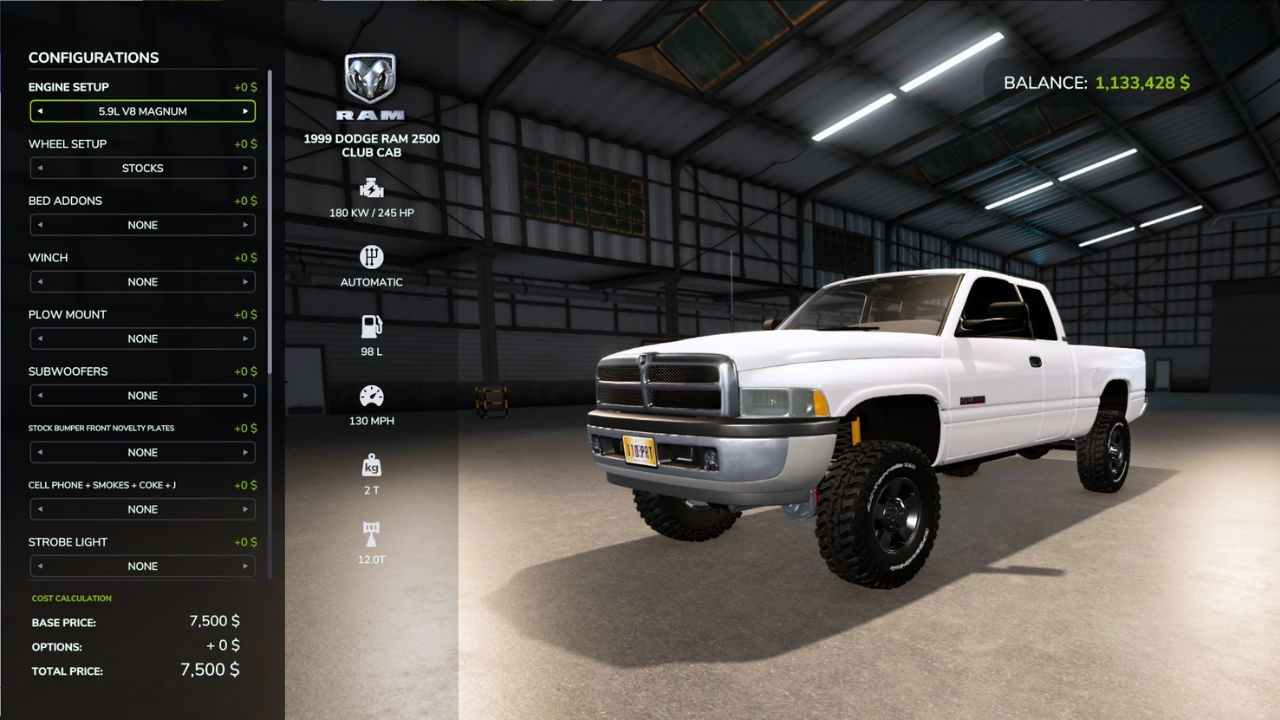Open the next Engine Setup option with right arrow

click(247, 111)
